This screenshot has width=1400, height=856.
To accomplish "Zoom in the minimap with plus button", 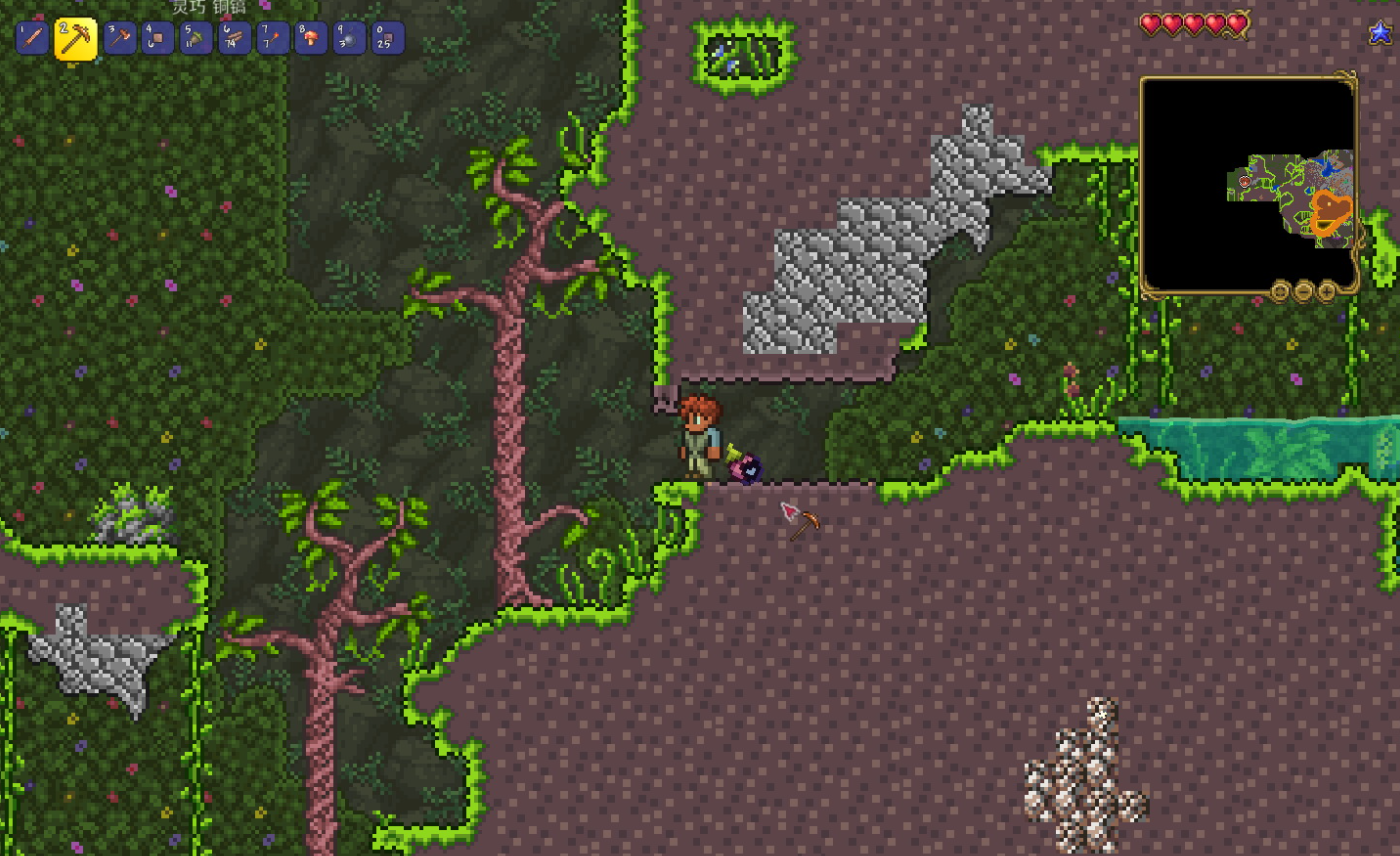I will pos(1326,291).
